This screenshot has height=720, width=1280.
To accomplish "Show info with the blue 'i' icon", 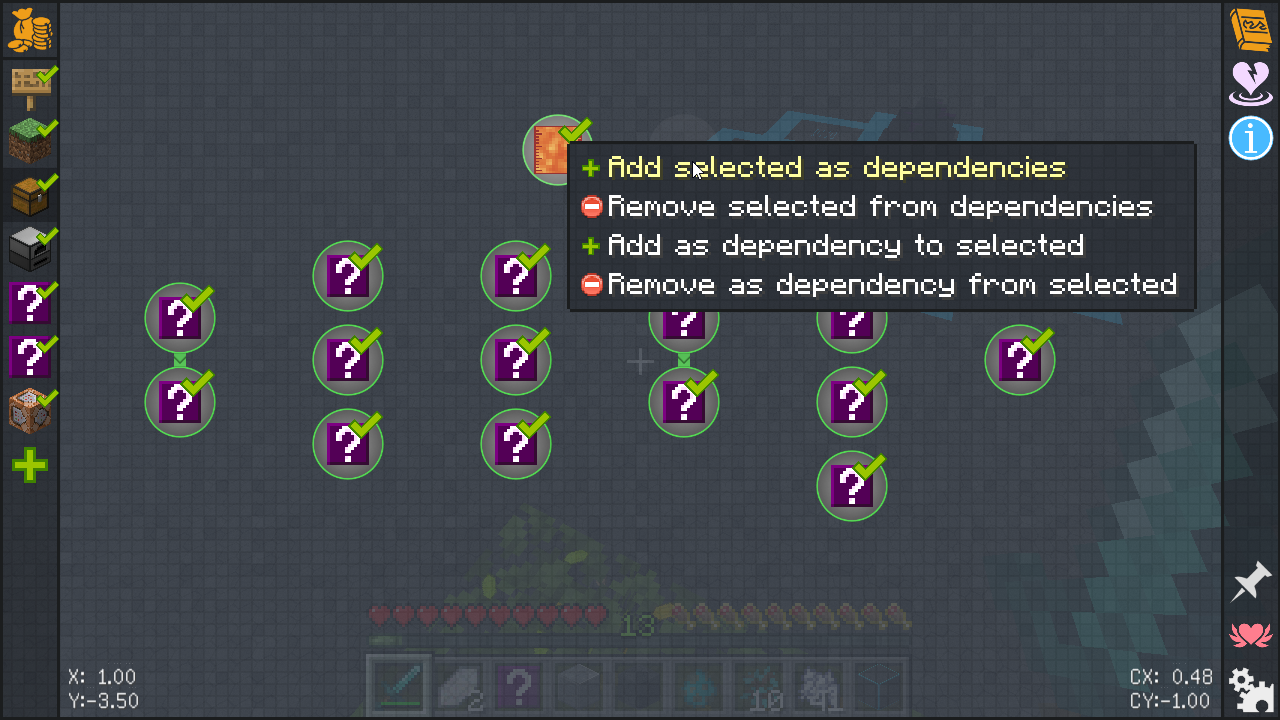I will [x=1250, y=138].
